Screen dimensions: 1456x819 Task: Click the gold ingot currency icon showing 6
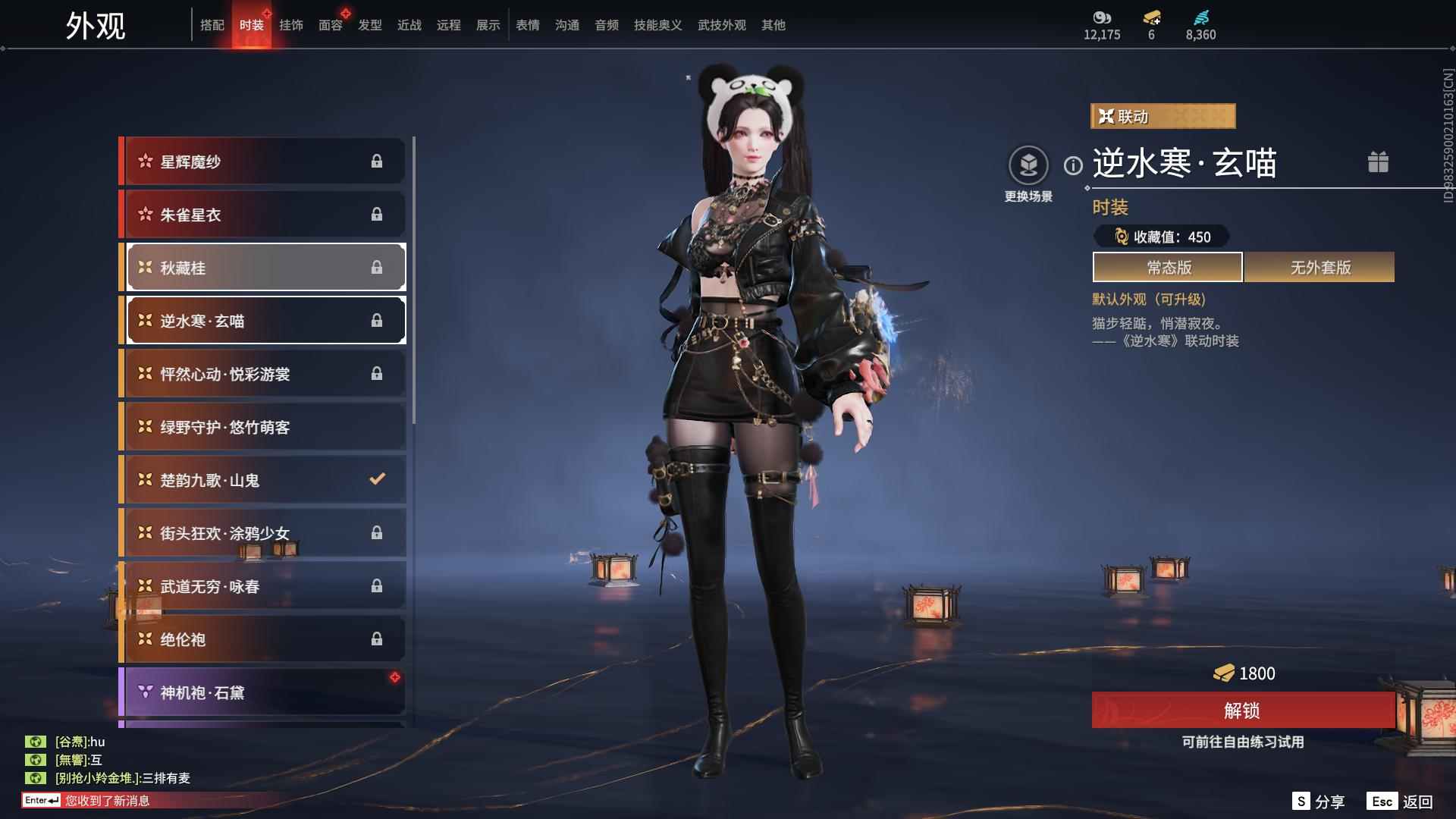1153,18
